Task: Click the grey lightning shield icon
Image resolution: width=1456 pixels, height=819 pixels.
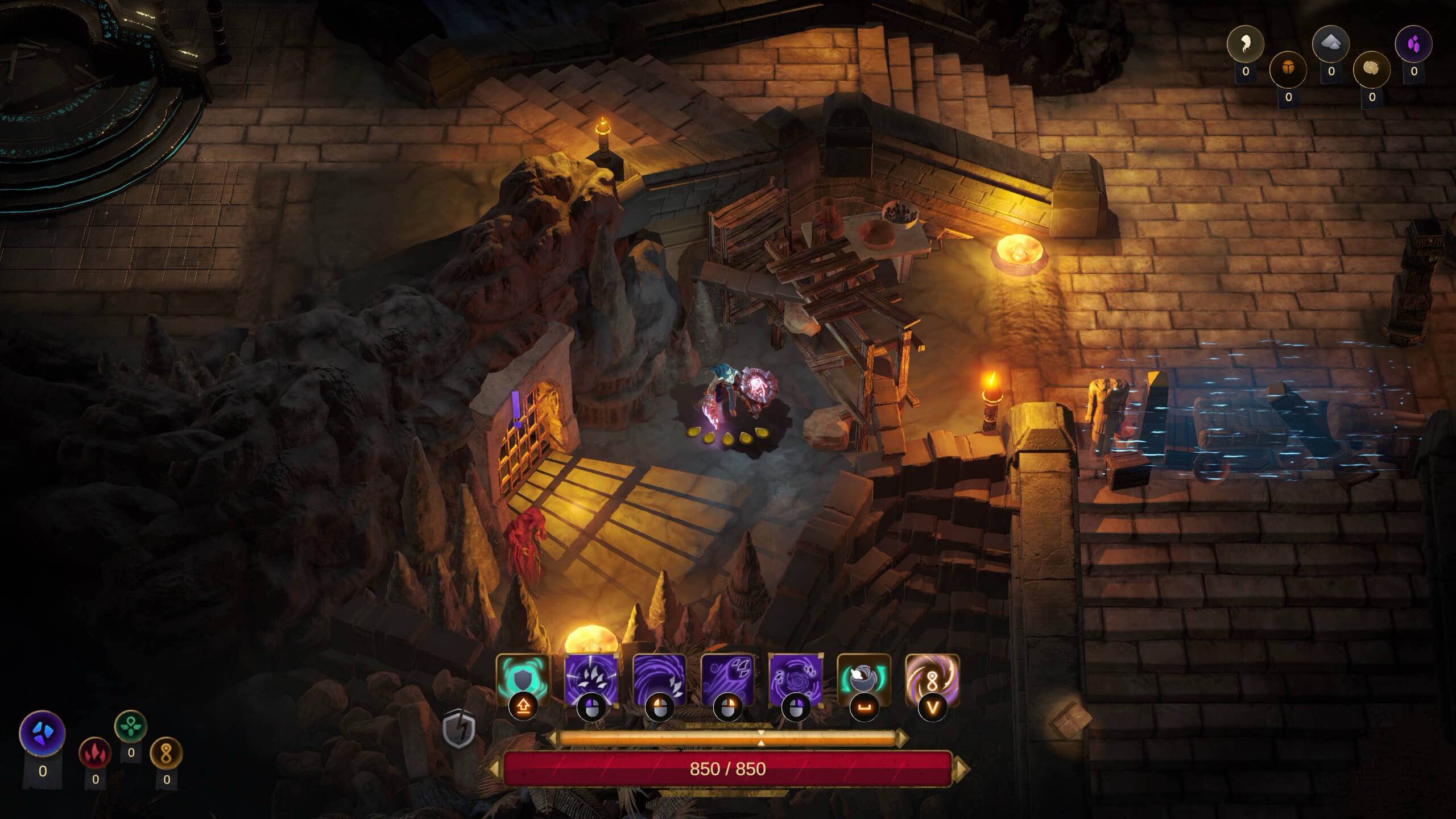Action: [458, 729]
